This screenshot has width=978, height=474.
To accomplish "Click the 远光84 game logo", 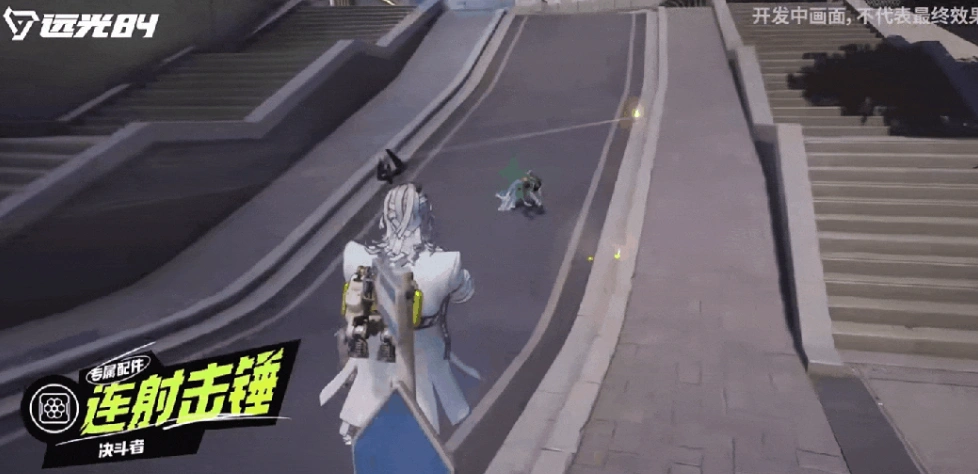I will (82, 24).
